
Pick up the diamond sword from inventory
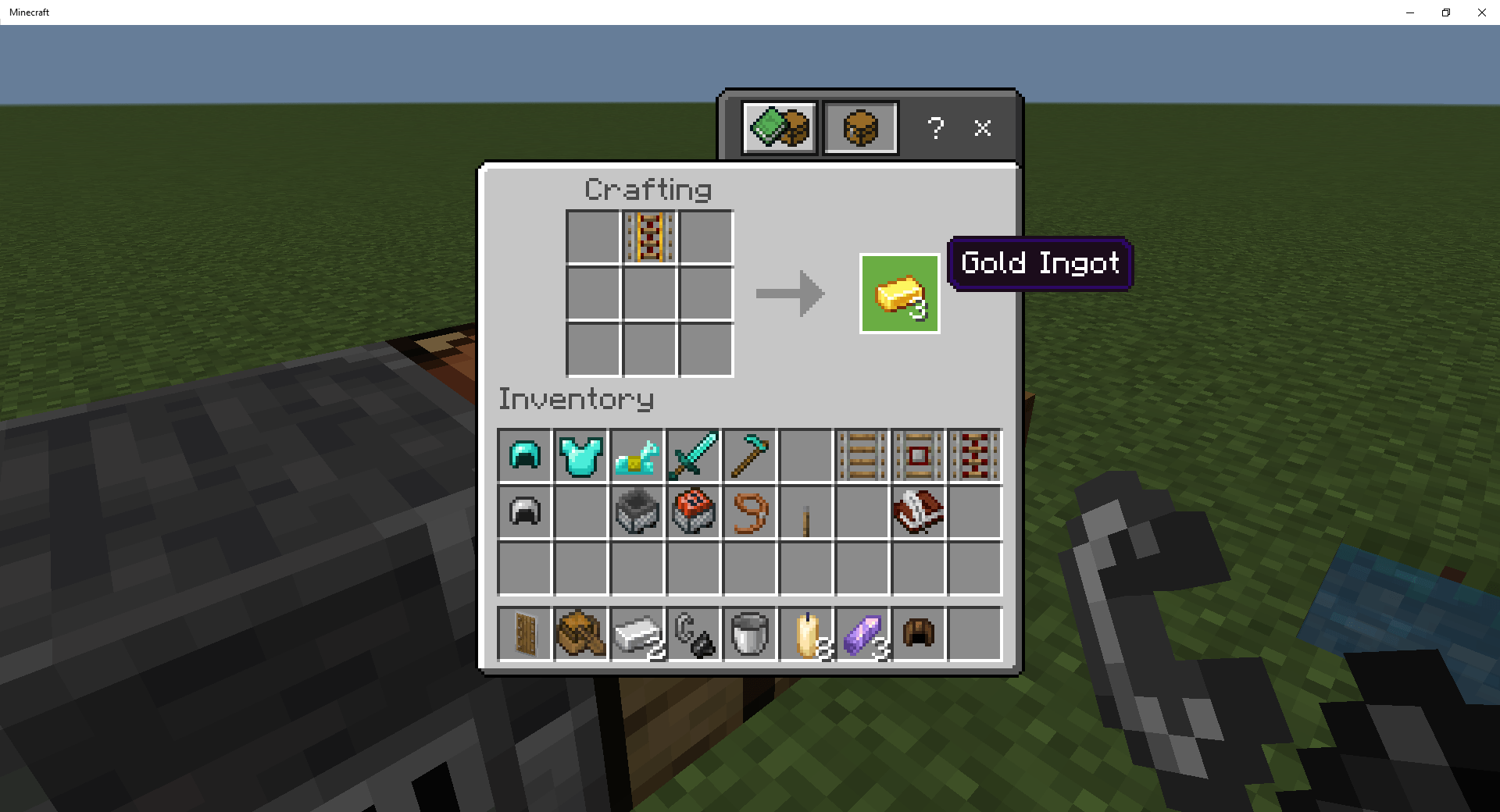(692, 457)
